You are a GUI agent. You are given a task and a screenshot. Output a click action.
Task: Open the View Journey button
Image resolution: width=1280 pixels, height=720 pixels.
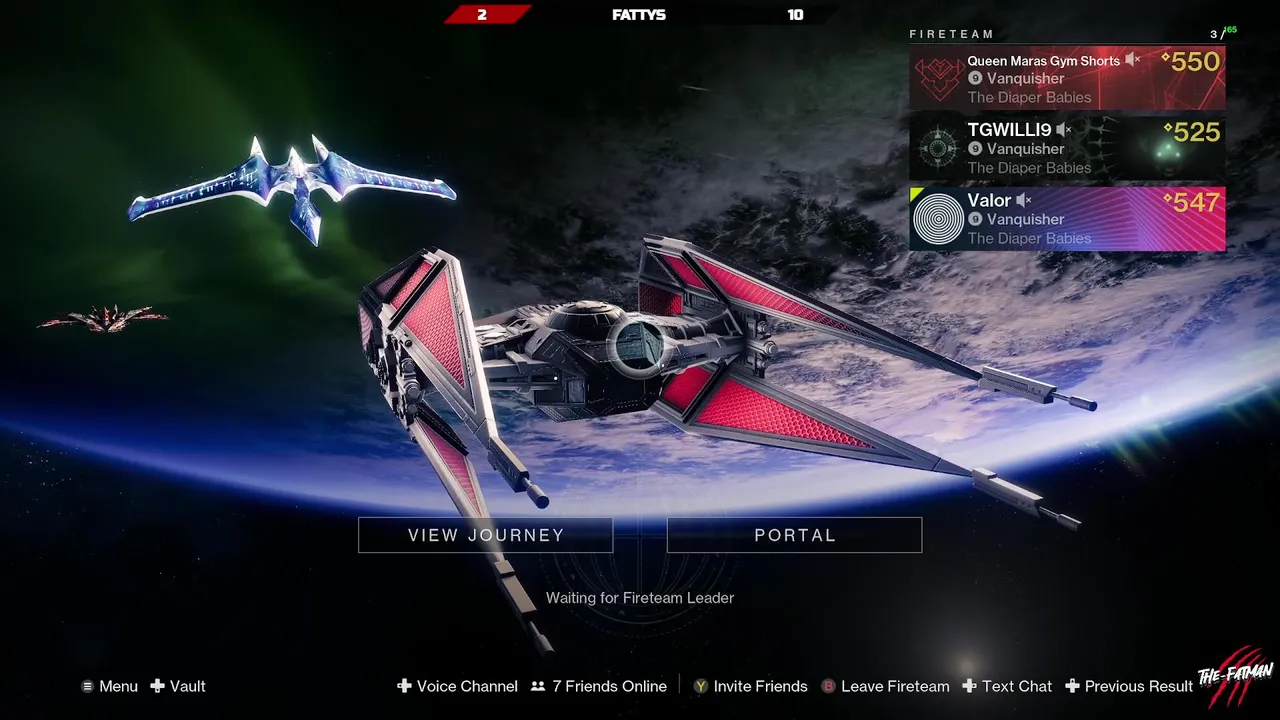coord(485,535)
